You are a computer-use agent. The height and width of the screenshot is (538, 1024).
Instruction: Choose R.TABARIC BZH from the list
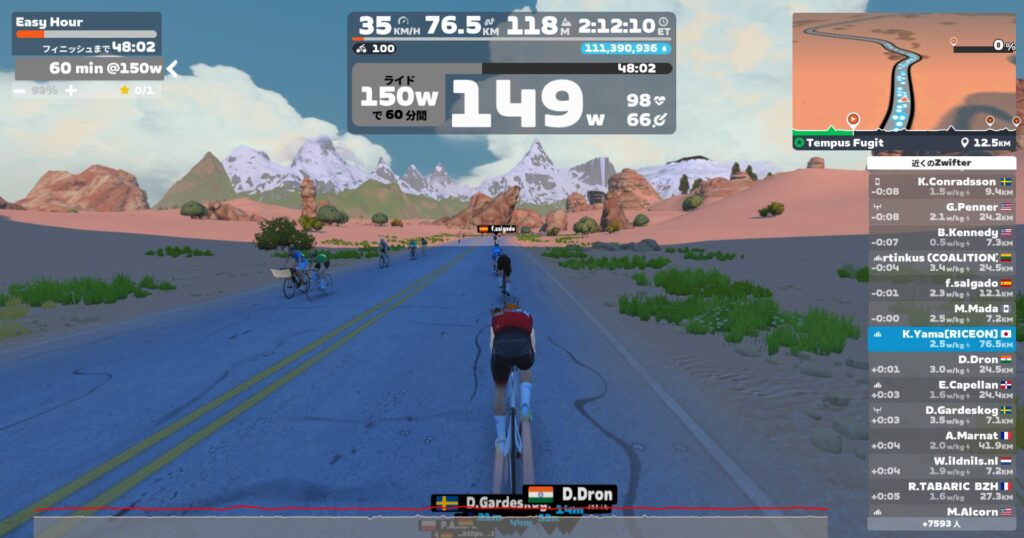pos(941,491)
